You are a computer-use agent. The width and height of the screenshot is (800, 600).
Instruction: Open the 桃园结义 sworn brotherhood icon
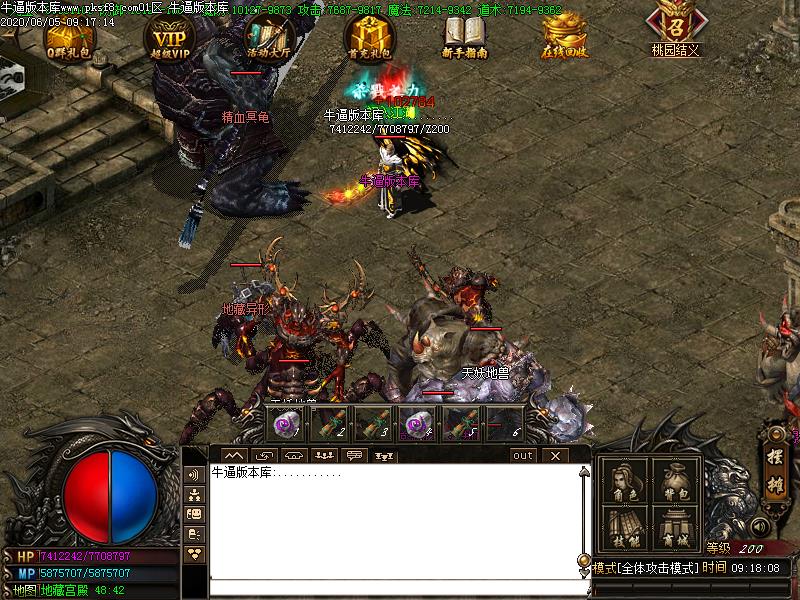(673, 30)
